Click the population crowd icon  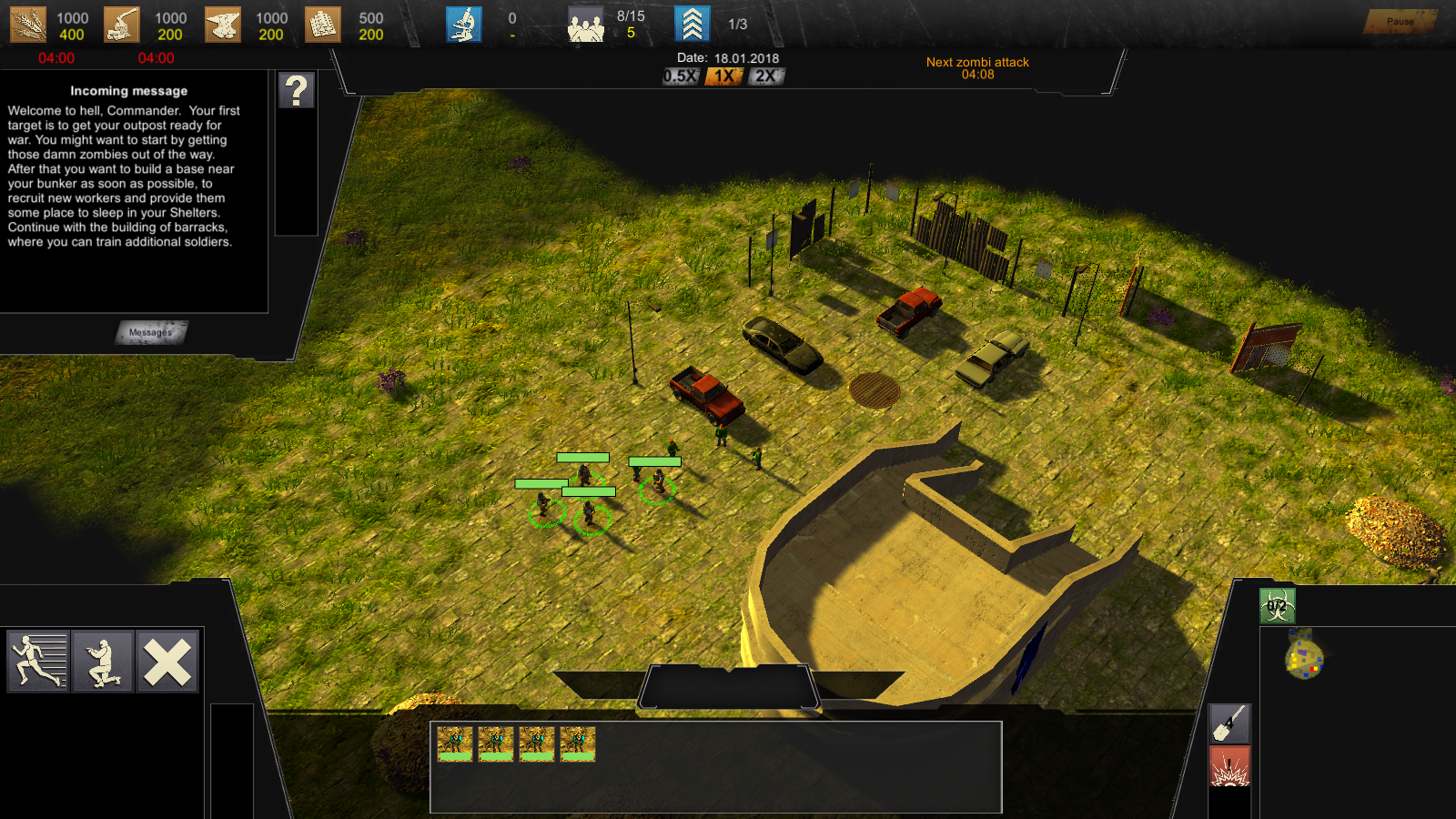[586, 25]
